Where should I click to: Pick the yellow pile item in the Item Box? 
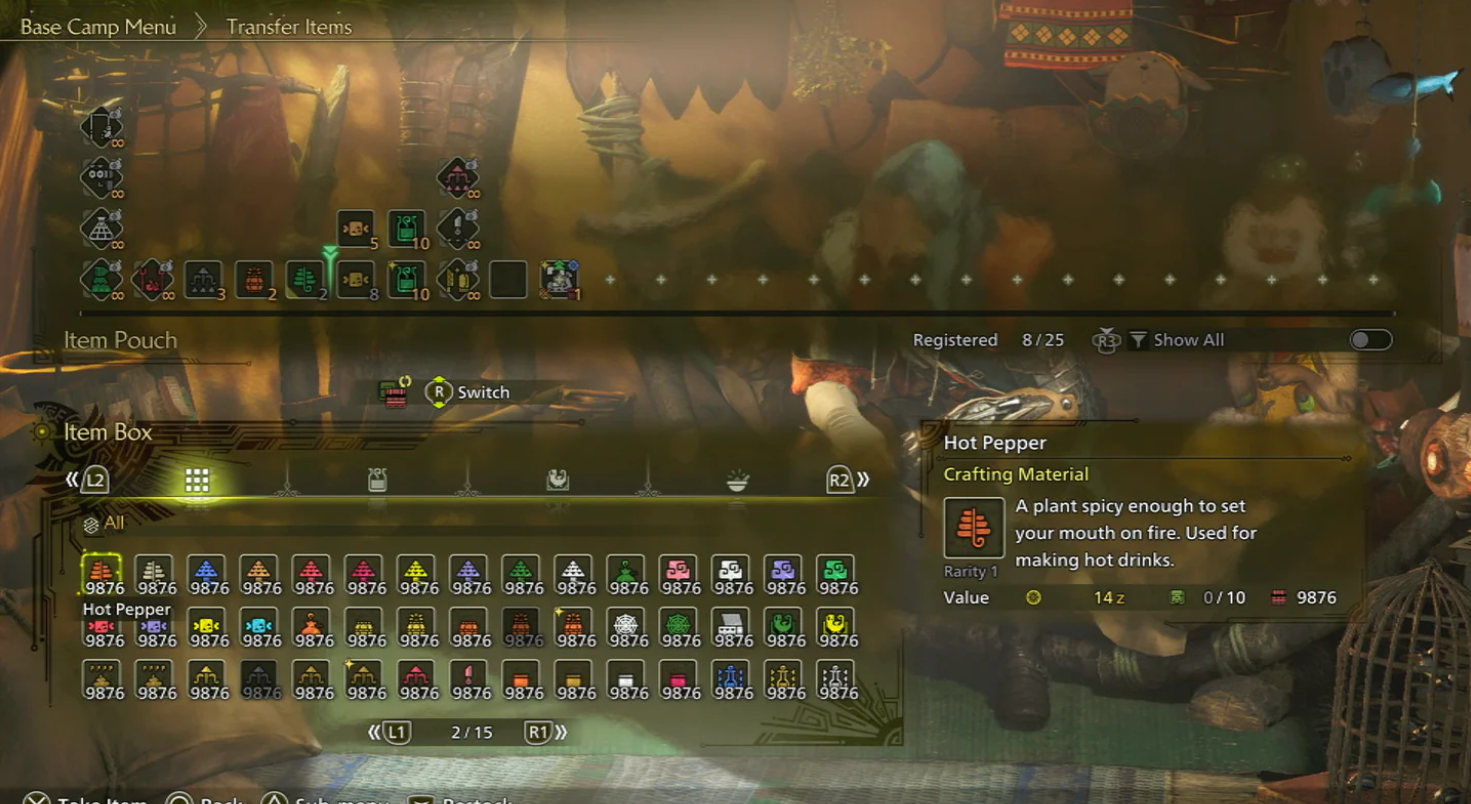(416, 573)
